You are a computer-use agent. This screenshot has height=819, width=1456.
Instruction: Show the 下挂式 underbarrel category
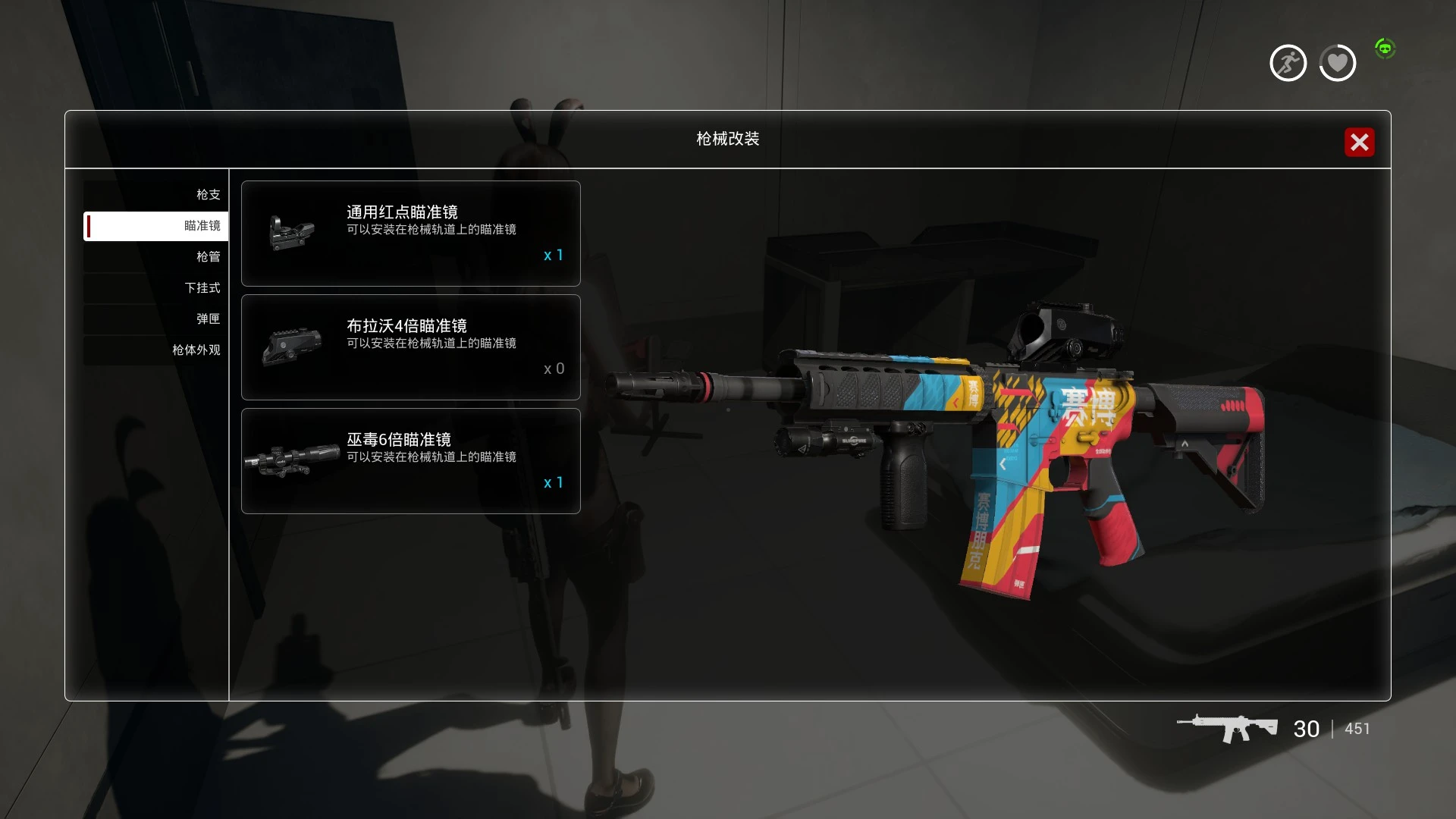pos(156,288)
